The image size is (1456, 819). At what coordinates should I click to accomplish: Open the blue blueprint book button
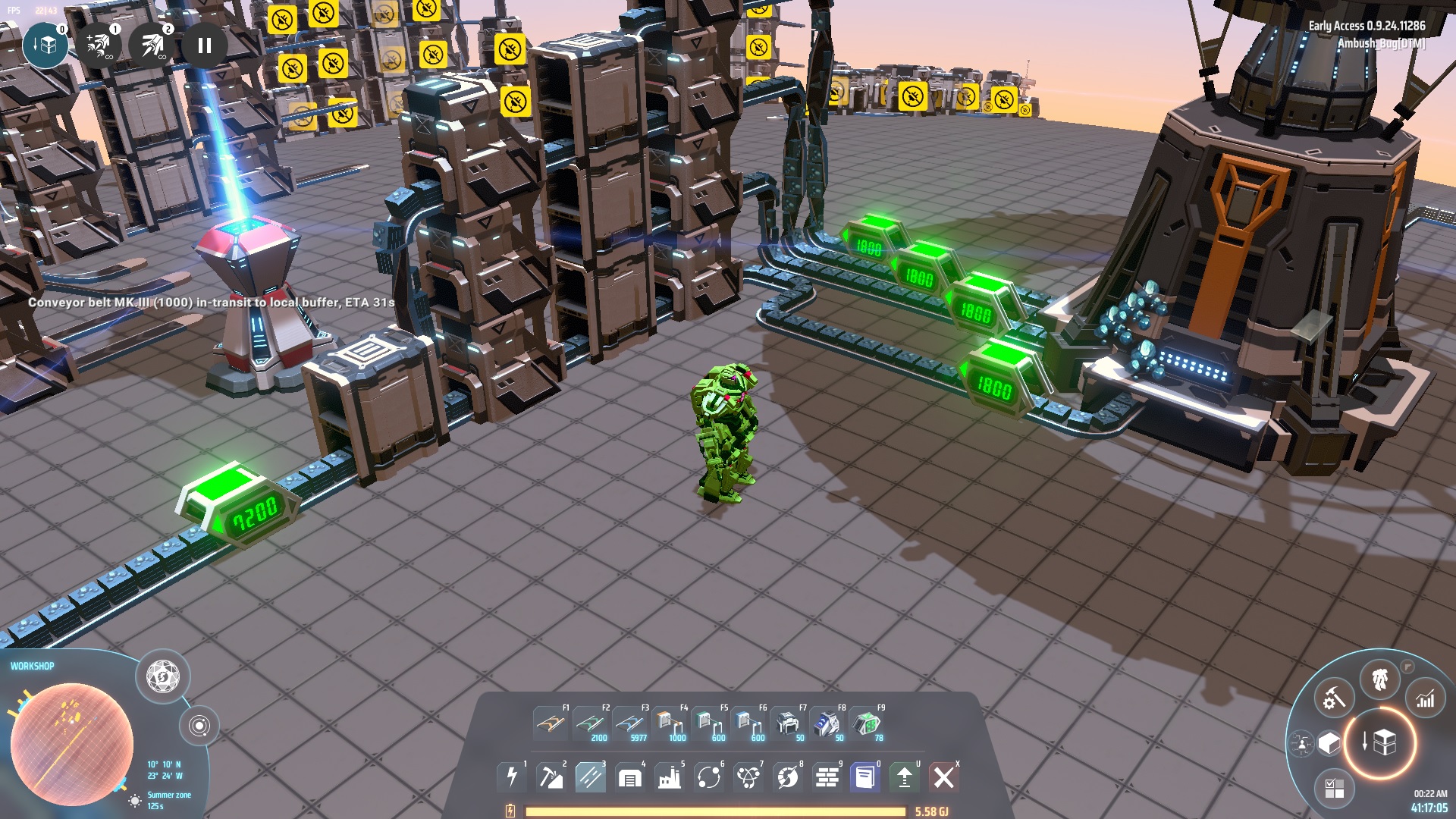coord(865,777)
